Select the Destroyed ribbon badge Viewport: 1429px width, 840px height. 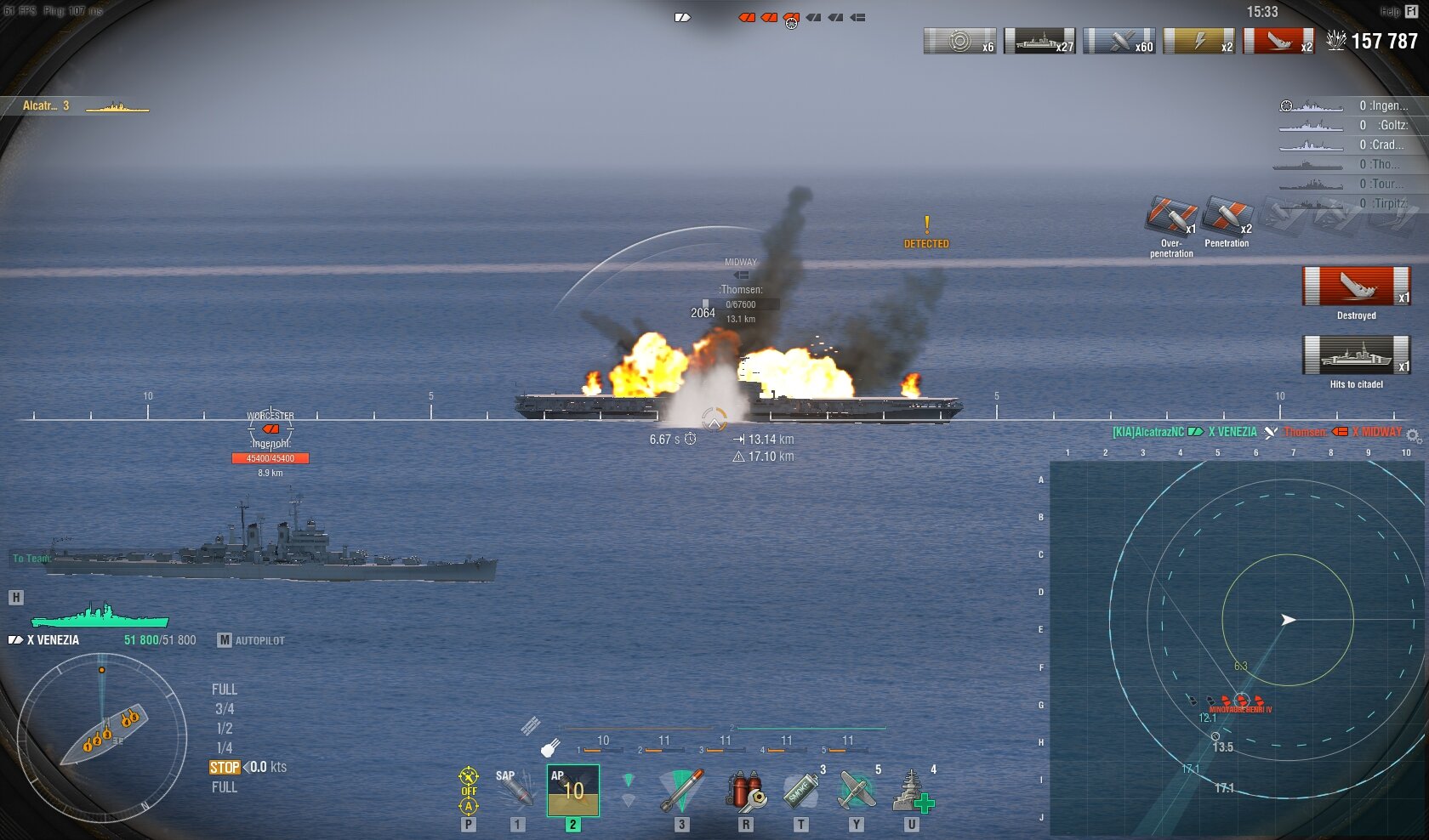(1356, 287)
